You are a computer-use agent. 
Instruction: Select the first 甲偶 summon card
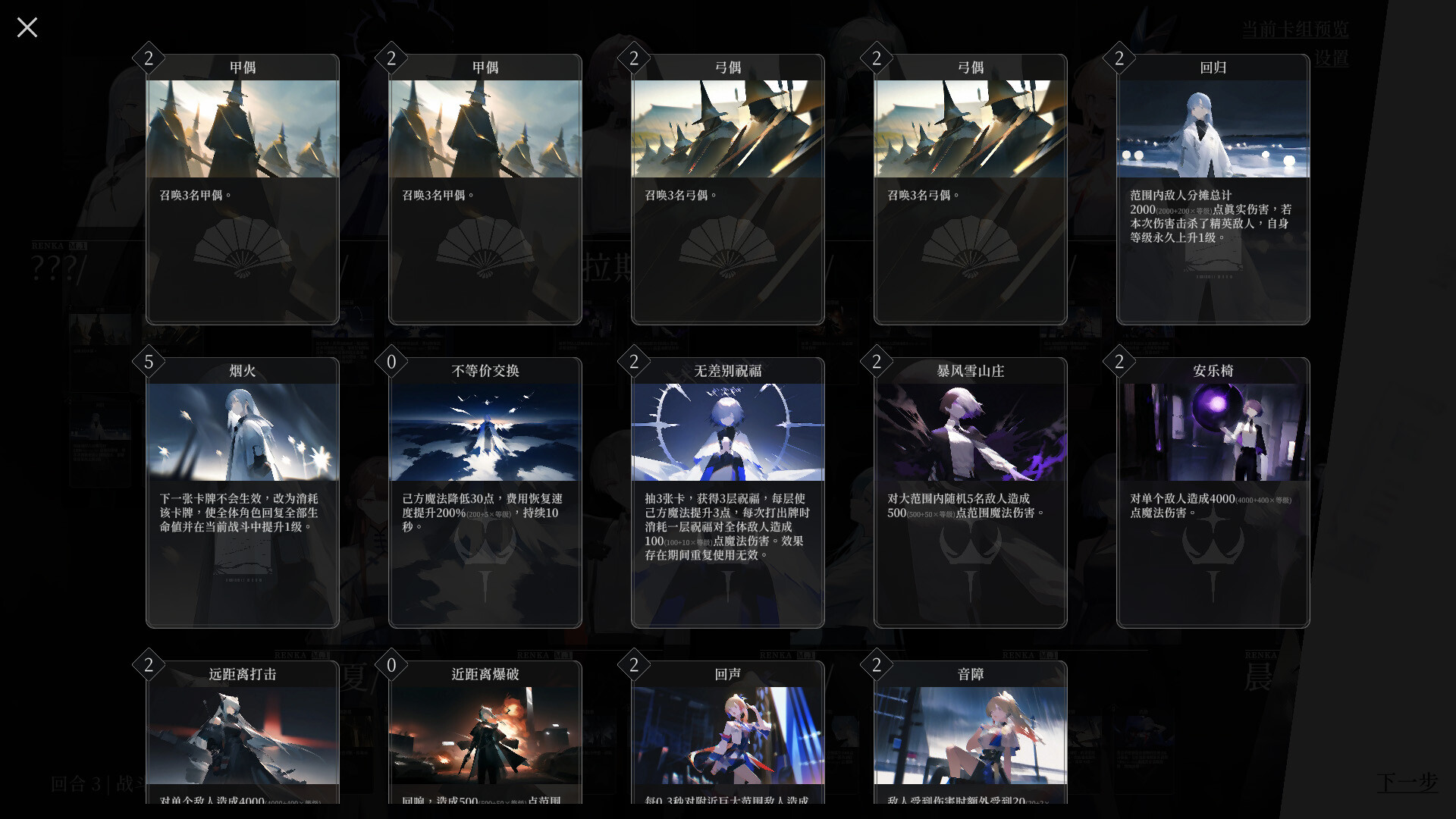pyautogui.click(x=242, y=190)
